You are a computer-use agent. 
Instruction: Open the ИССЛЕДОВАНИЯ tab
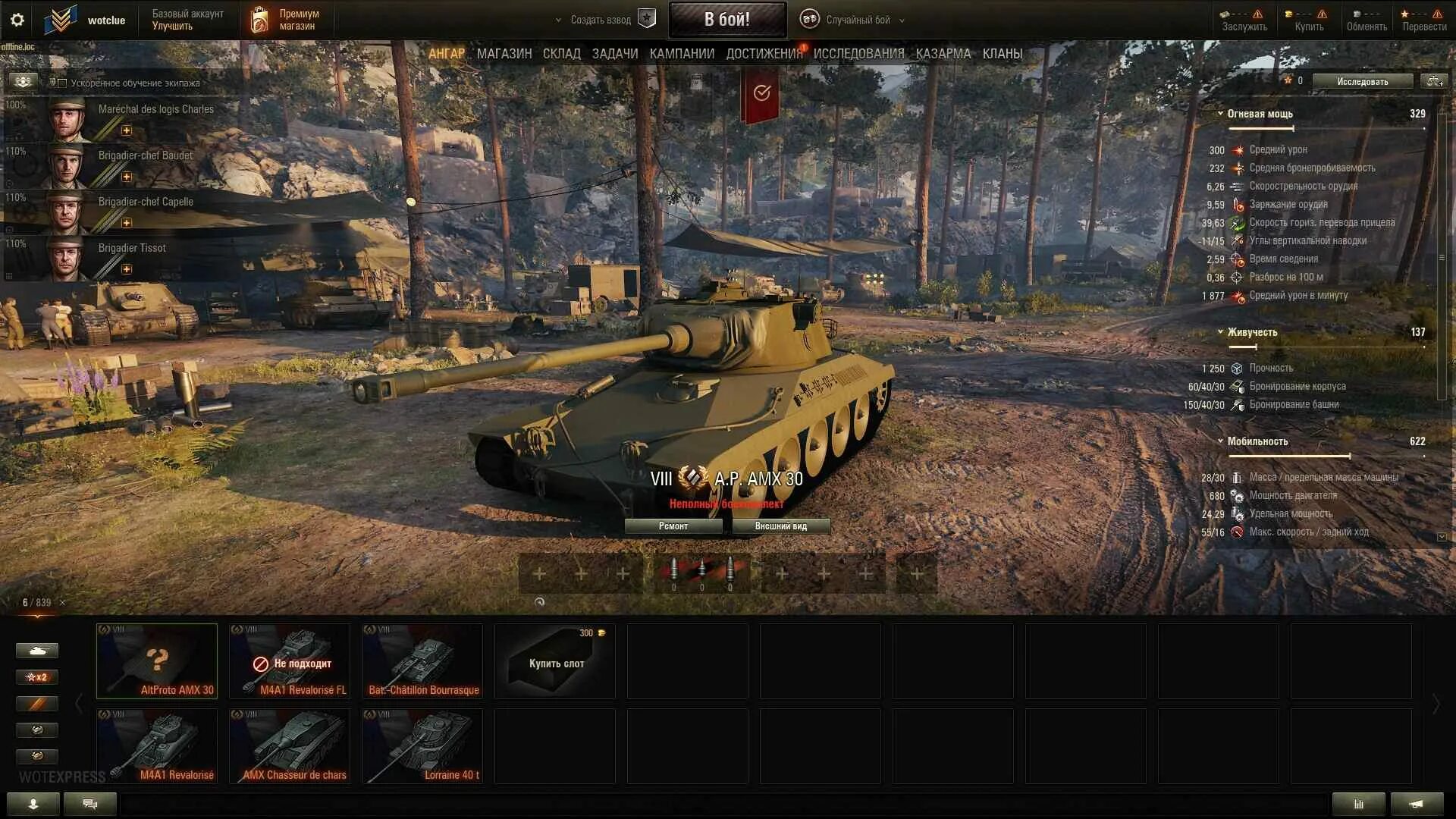point(858,54)
